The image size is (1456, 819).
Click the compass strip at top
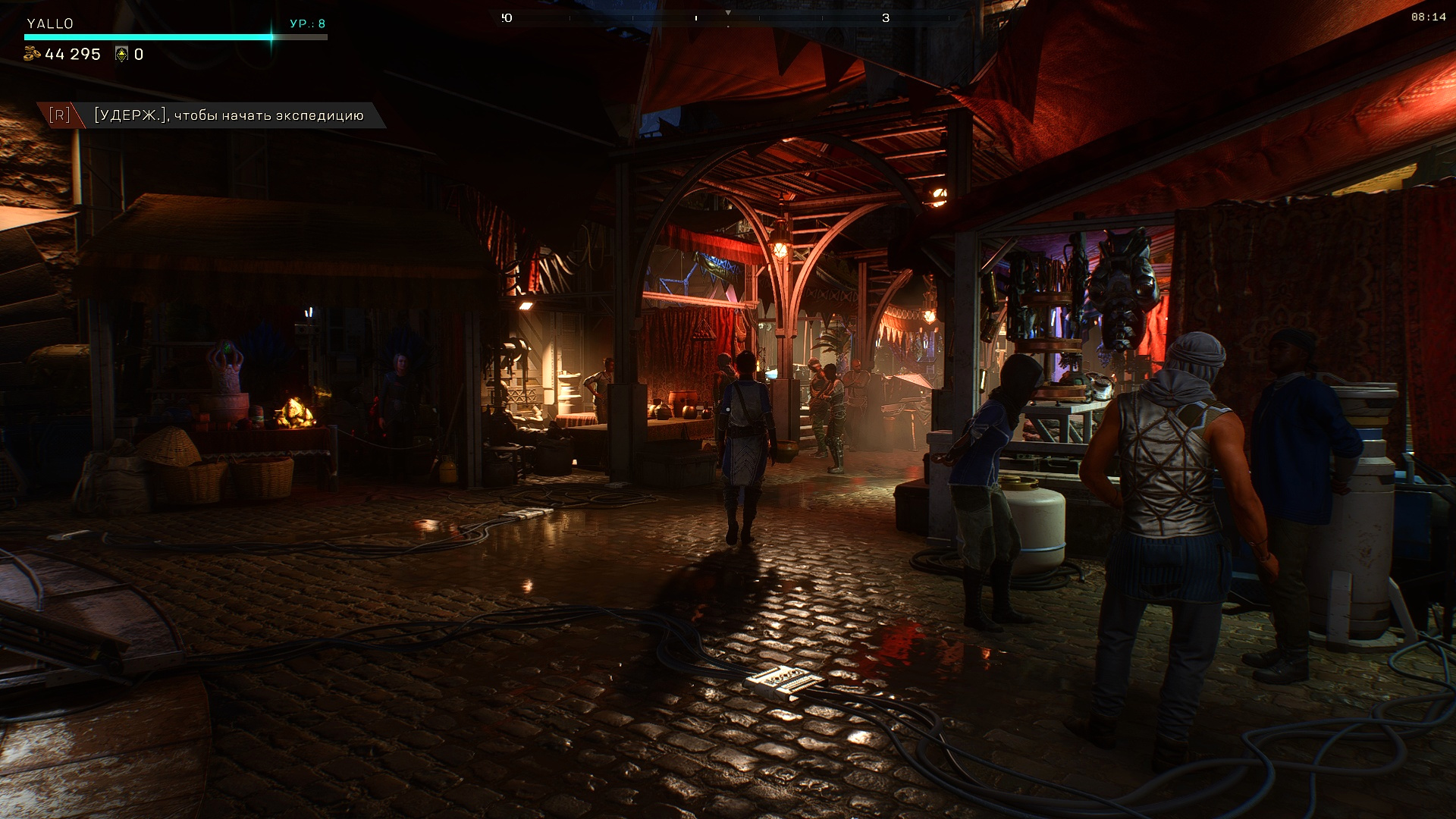pyautogui.click(x=728, y=17)
